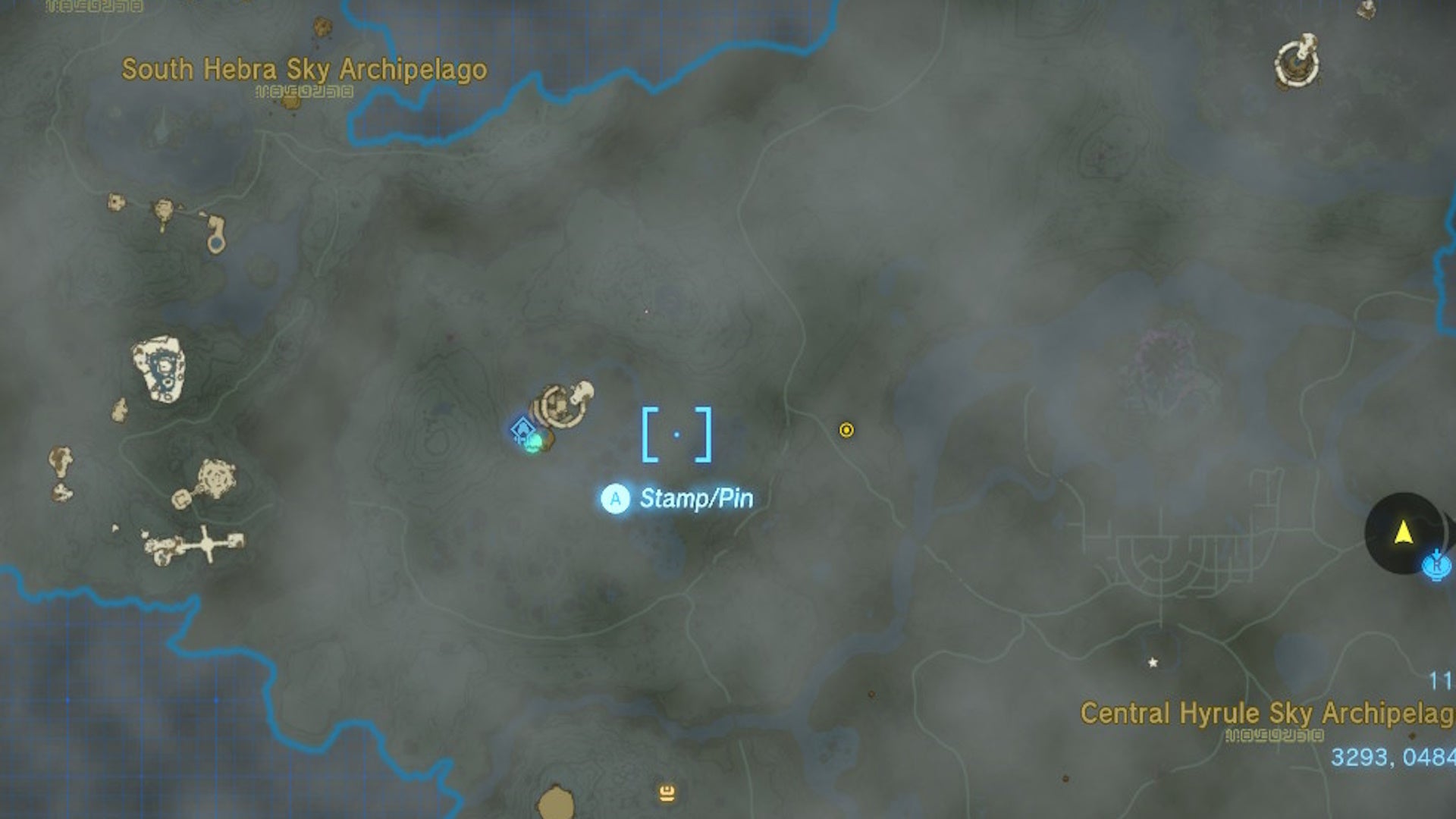Click the blue R-stick zoom indicator
The height and width of the screenshot is (819, 1456).
[x=1437, y=565]
